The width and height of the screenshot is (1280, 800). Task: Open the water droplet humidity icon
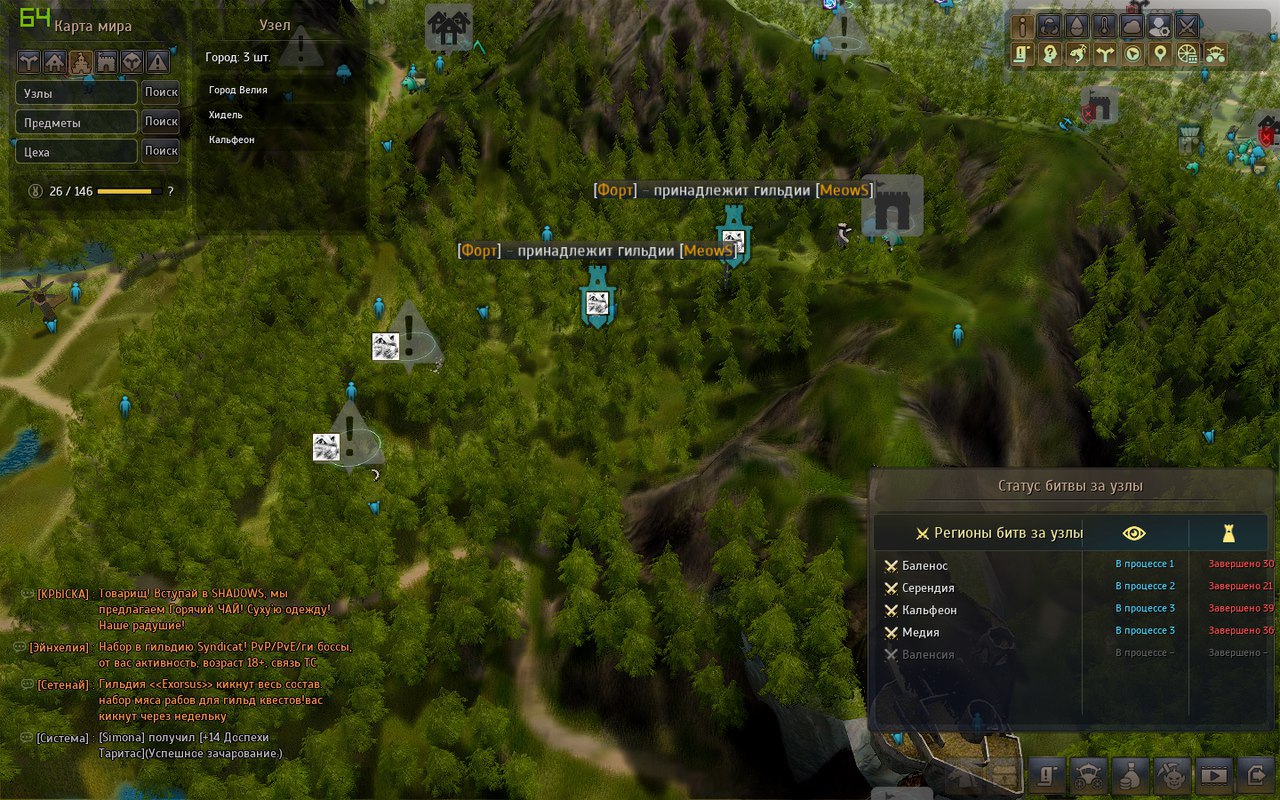pos(1075,26)
